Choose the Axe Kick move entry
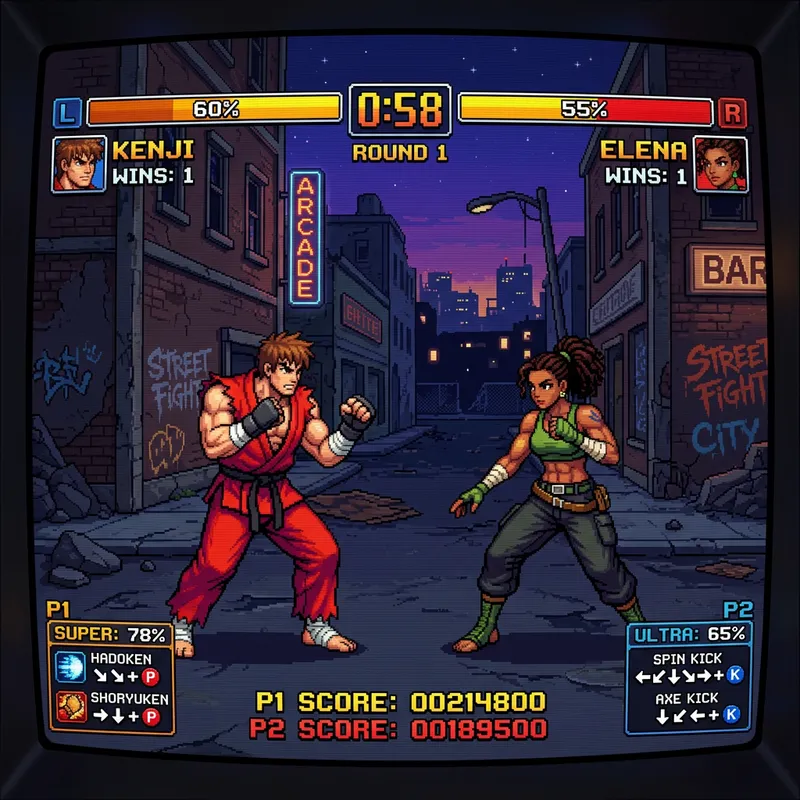Screen dimensions: 800x800 point(687,706)
